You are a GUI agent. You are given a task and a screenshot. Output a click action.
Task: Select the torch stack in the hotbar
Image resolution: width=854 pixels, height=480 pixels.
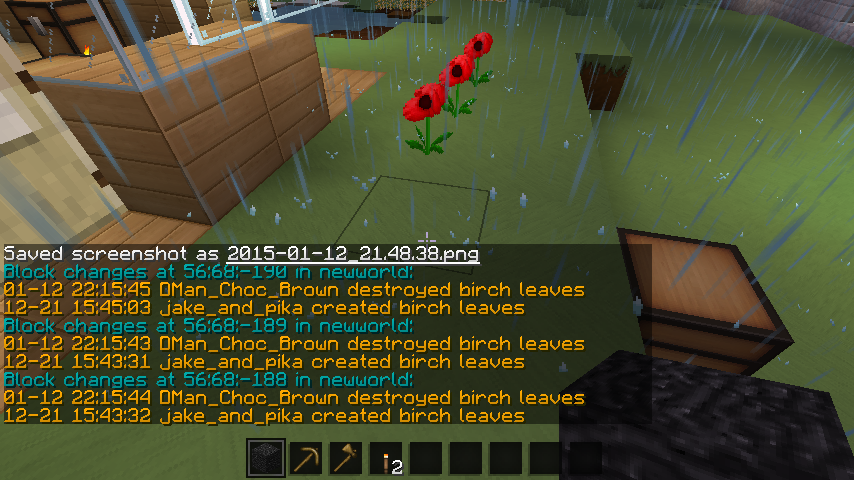386,459
